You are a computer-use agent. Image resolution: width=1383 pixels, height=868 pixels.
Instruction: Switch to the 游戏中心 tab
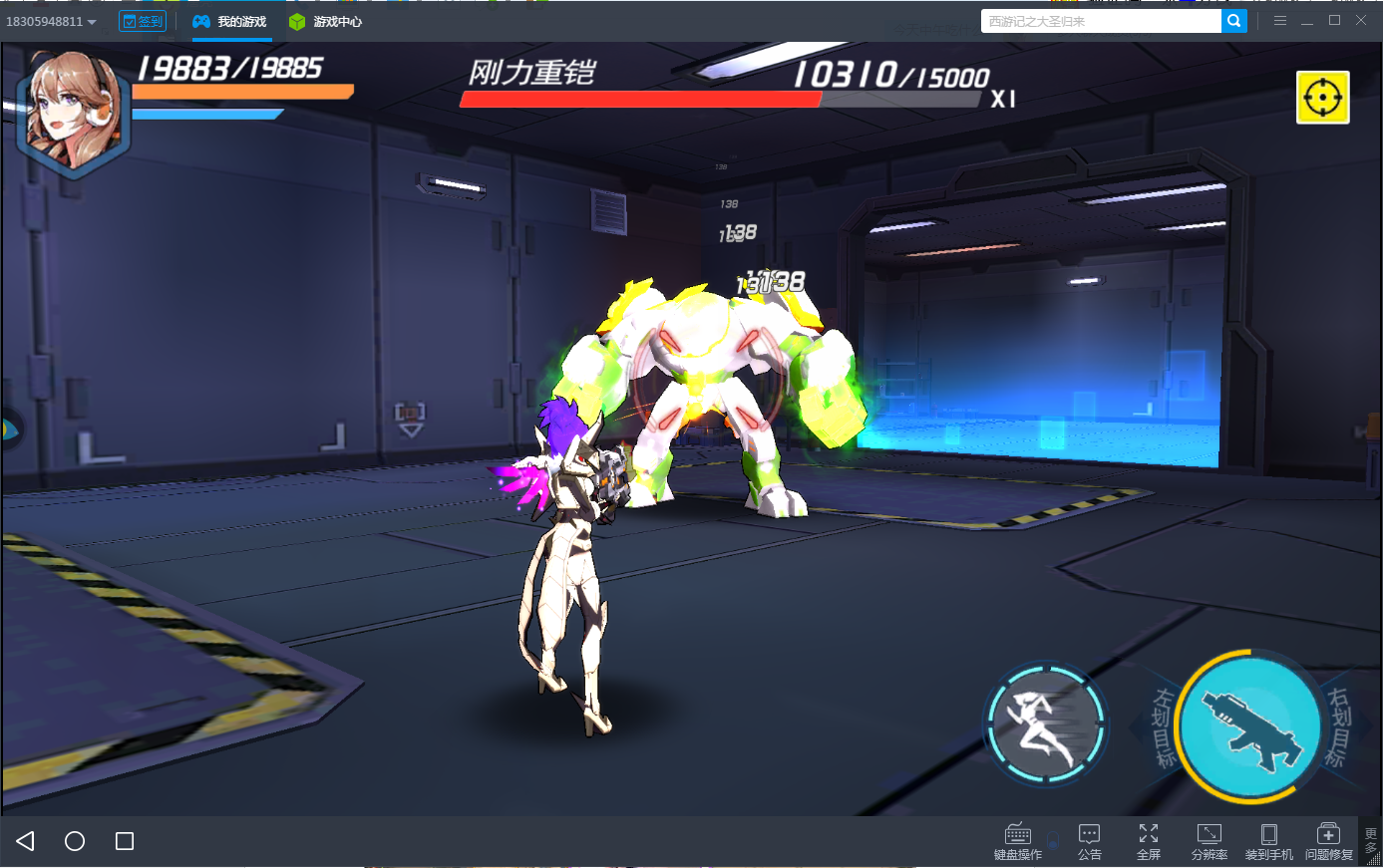(x=326, y=21)
